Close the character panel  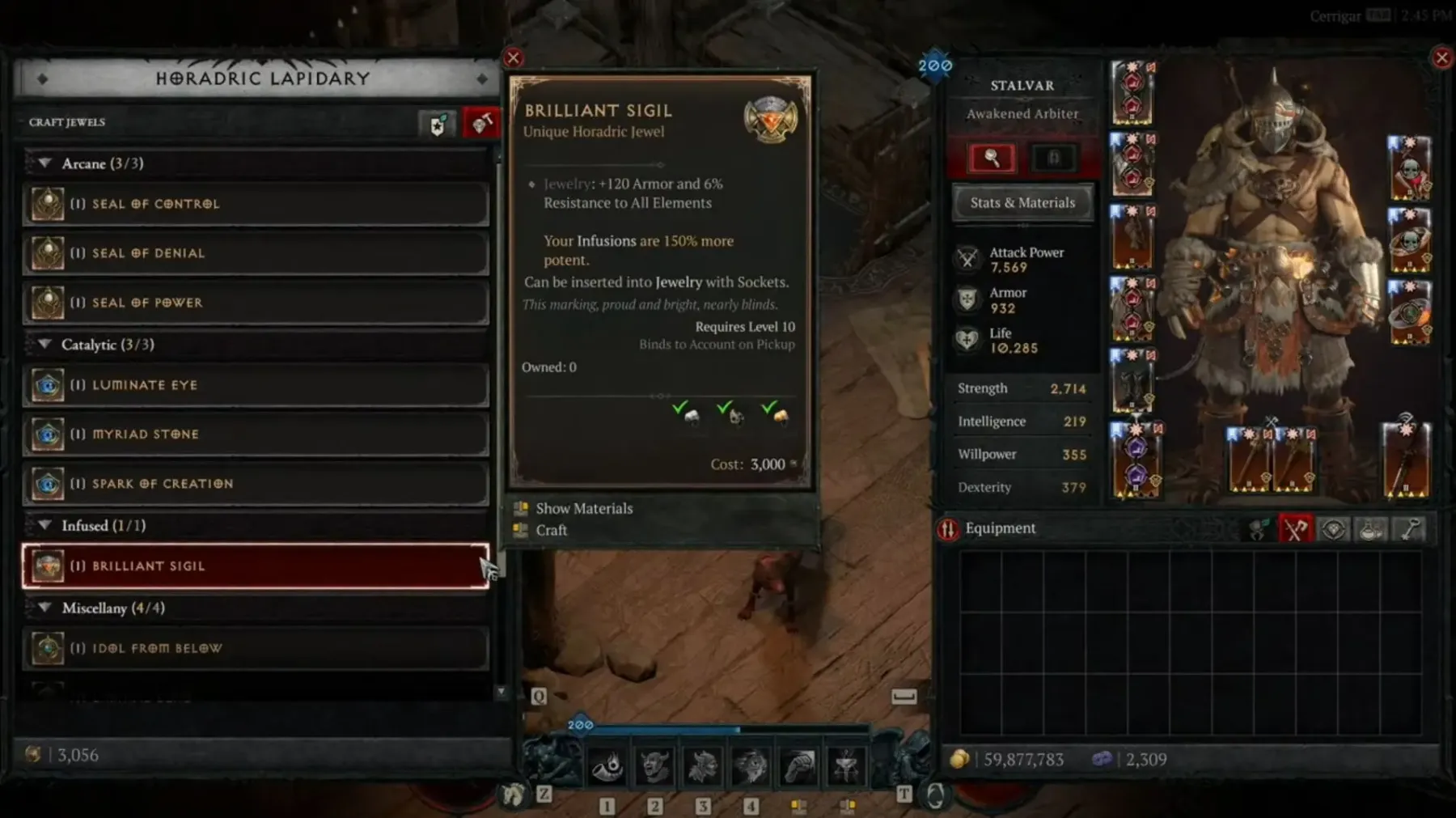pyautogui.click(x=1441, y=57)
